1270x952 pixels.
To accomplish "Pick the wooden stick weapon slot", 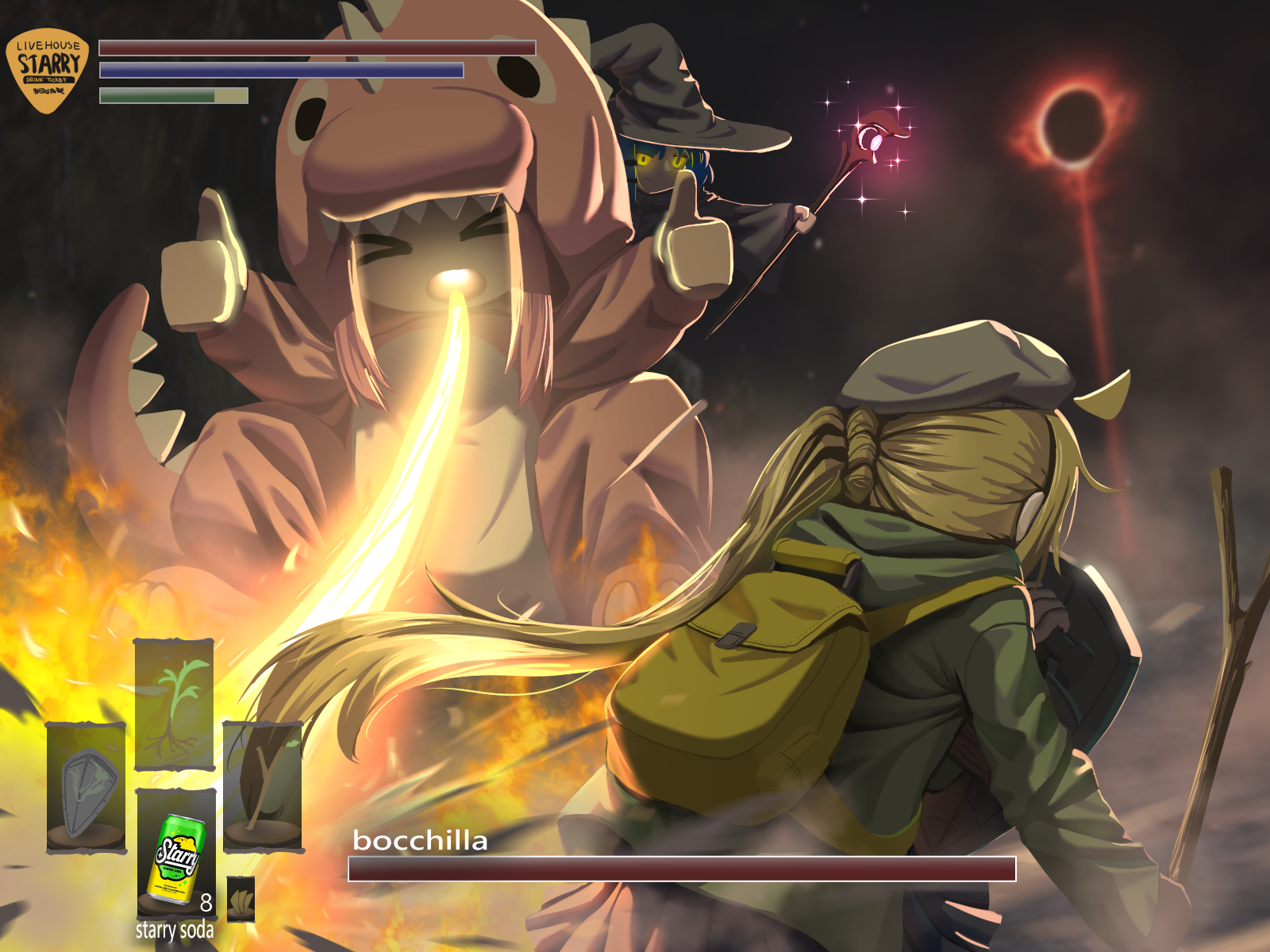I will pyautogui.click(x=263, y=786).
